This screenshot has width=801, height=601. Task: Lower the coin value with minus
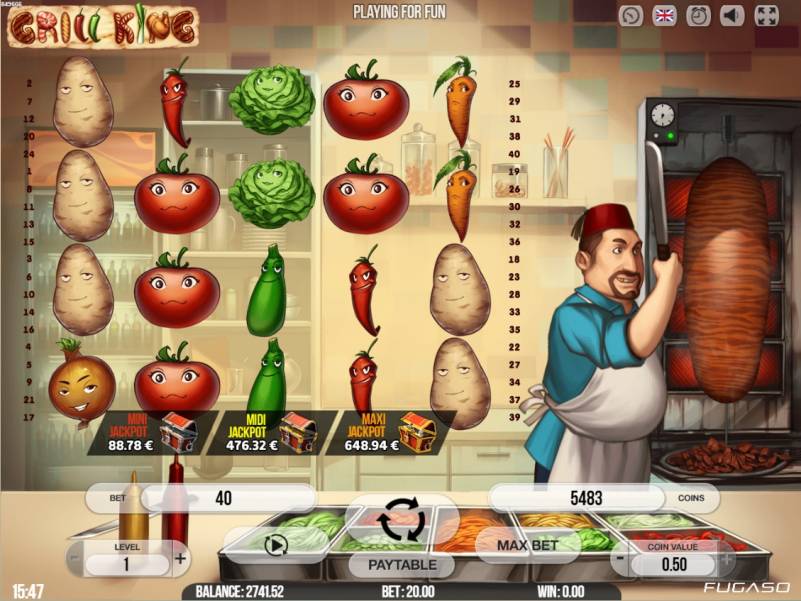[620, 559]
